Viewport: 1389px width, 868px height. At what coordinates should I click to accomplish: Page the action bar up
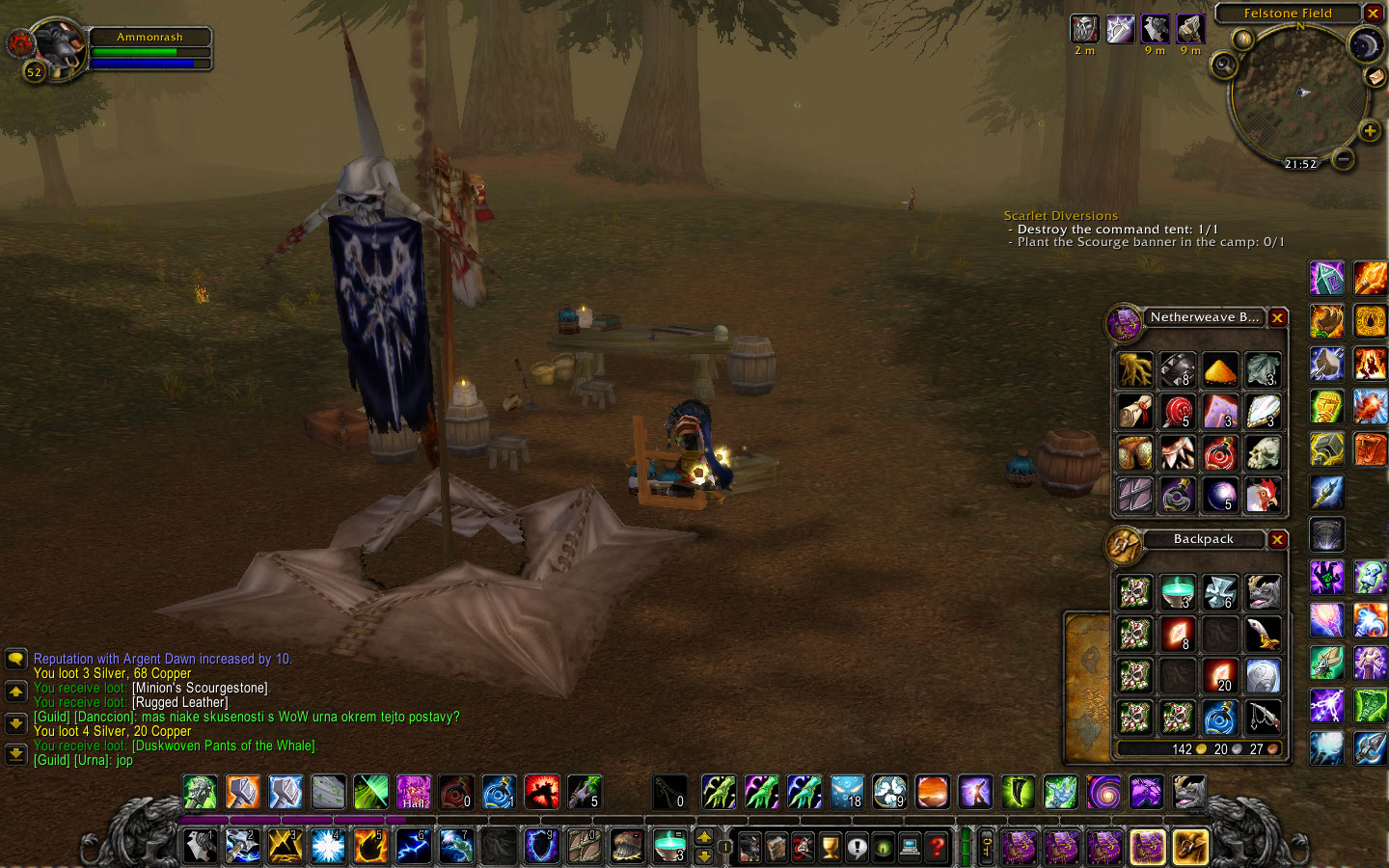[704, 837]
